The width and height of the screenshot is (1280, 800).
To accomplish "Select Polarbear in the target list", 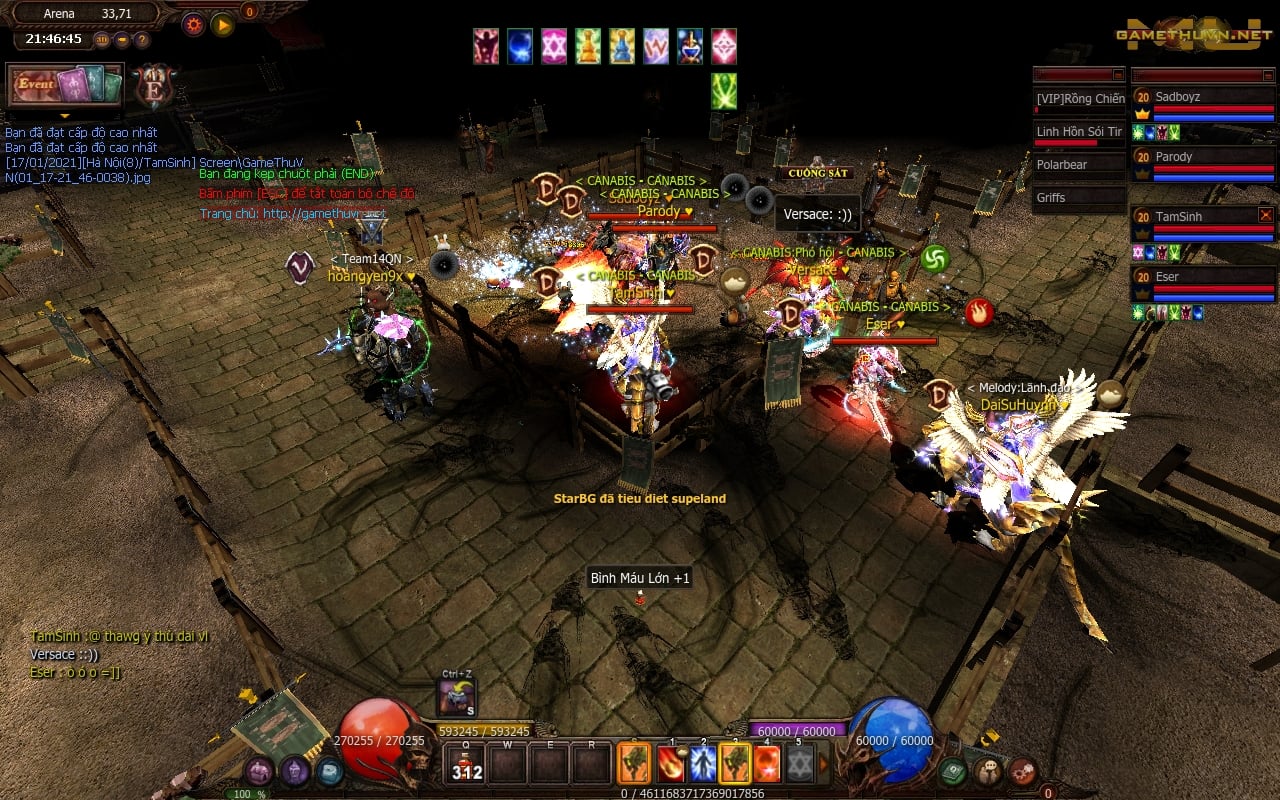I will pyautogui.click(x=1079, y=165).
